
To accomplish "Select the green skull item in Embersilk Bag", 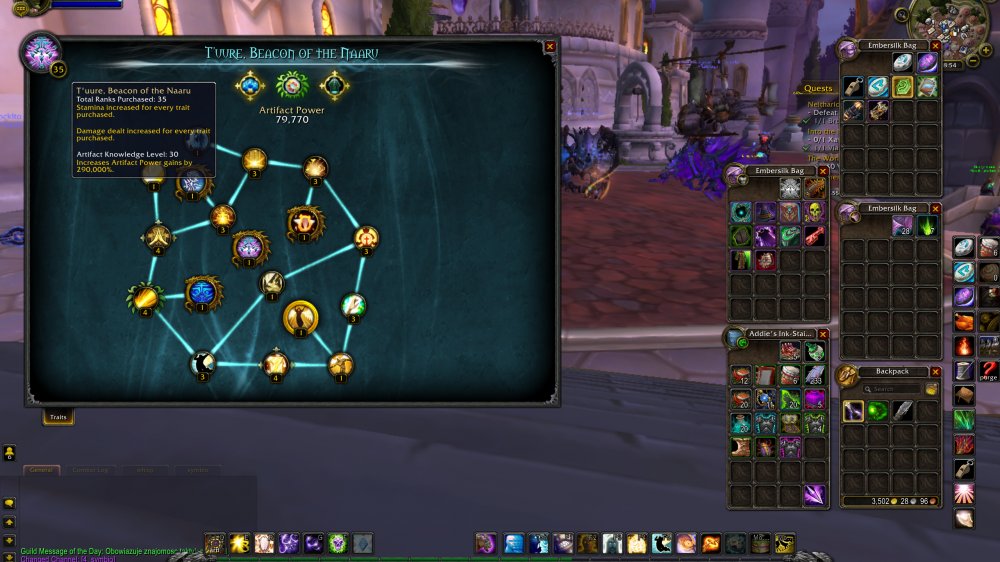I will (814, 212).
